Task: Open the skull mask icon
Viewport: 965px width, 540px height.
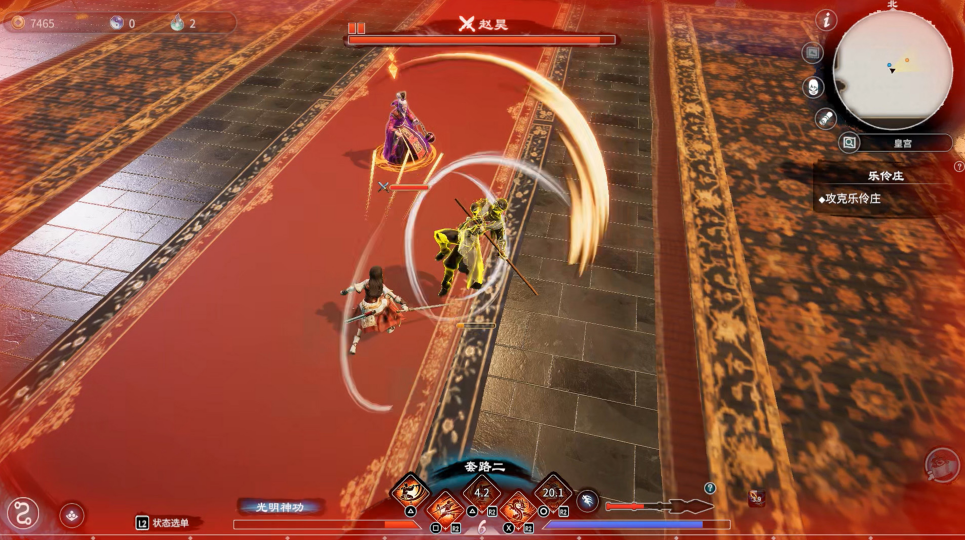Action: [x=814, y=87]
